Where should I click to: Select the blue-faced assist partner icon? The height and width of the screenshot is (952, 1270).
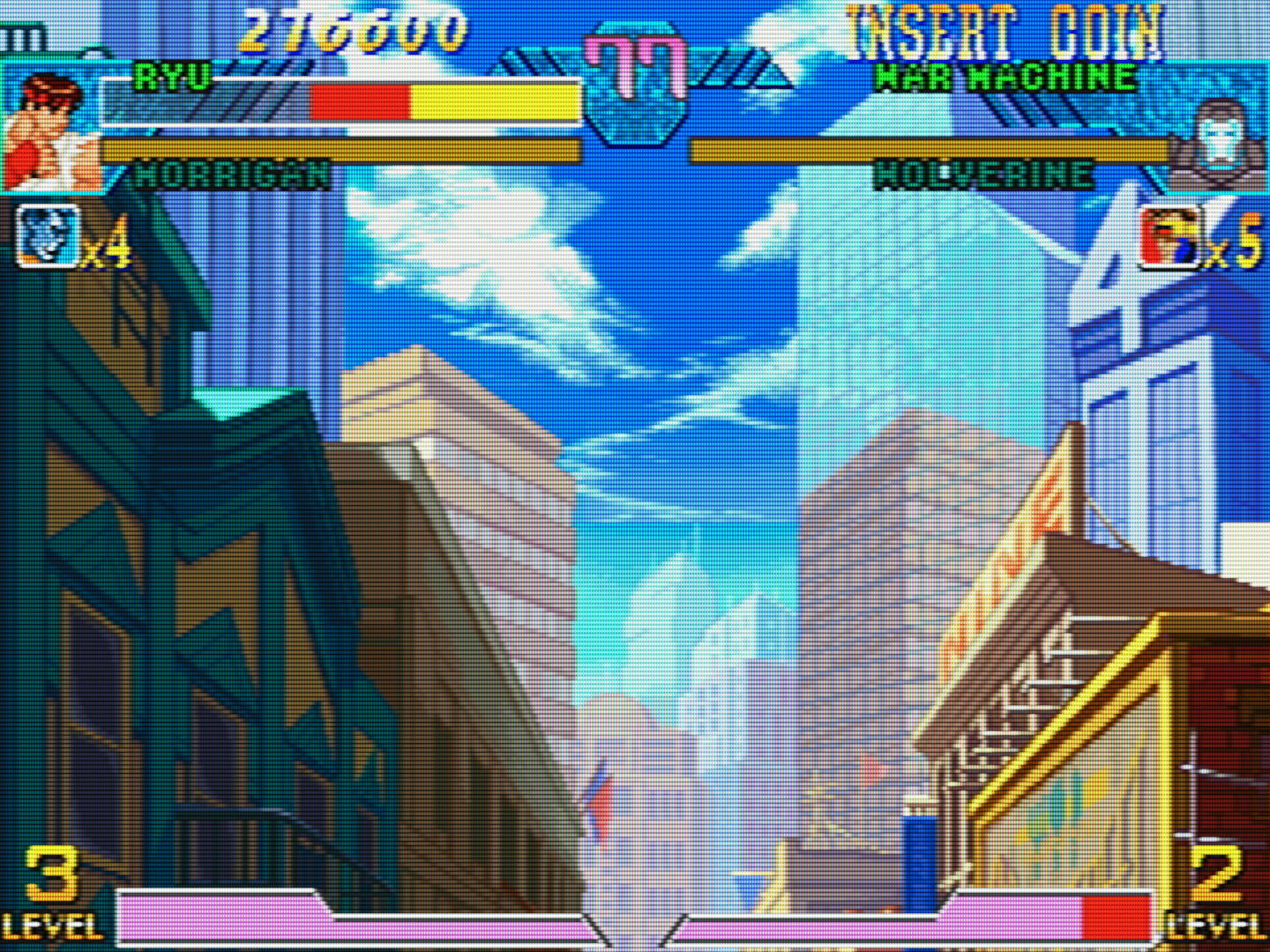point(48,235)
